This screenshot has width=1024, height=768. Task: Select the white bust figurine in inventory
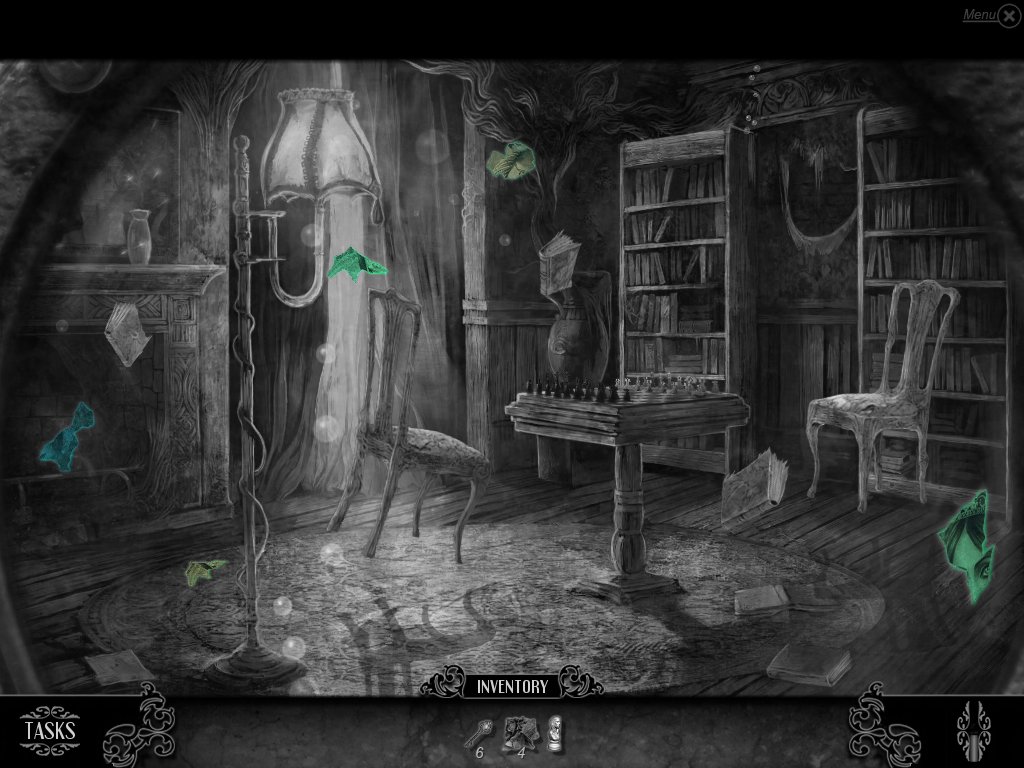[x=553, y=730]
